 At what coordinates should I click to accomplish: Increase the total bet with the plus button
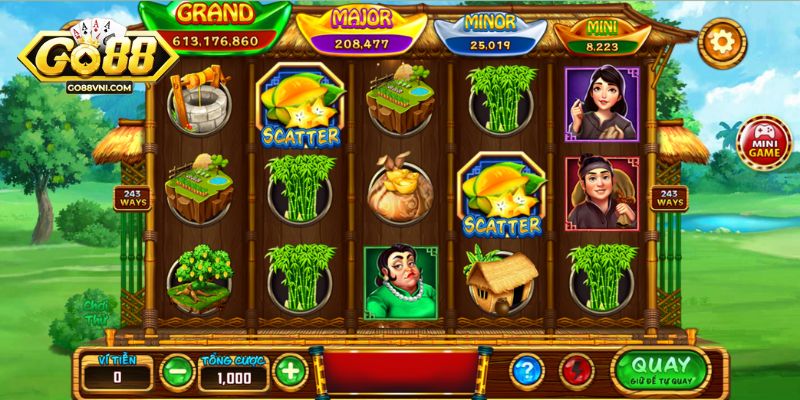click(290, 372)
